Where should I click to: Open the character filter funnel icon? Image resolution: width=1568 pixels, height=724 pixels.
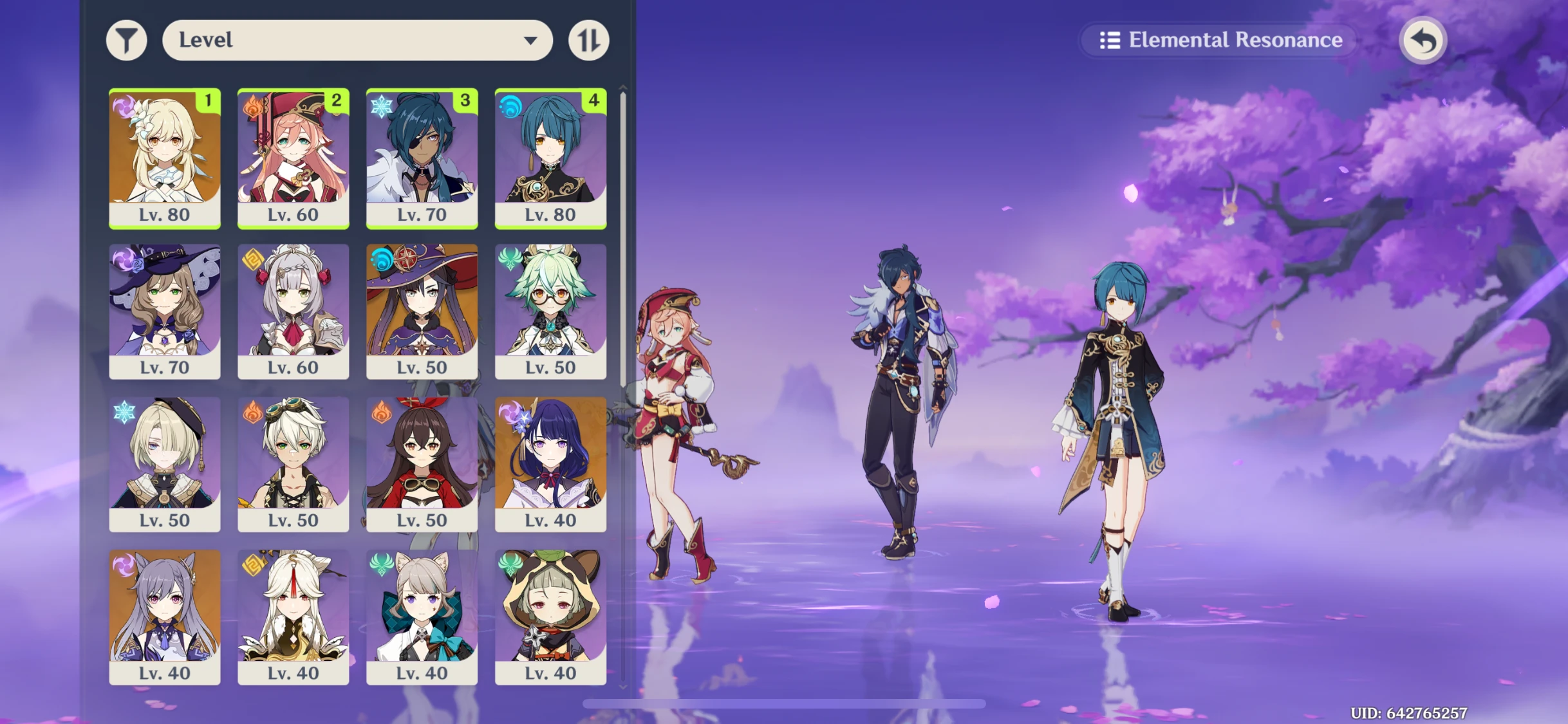127,40
